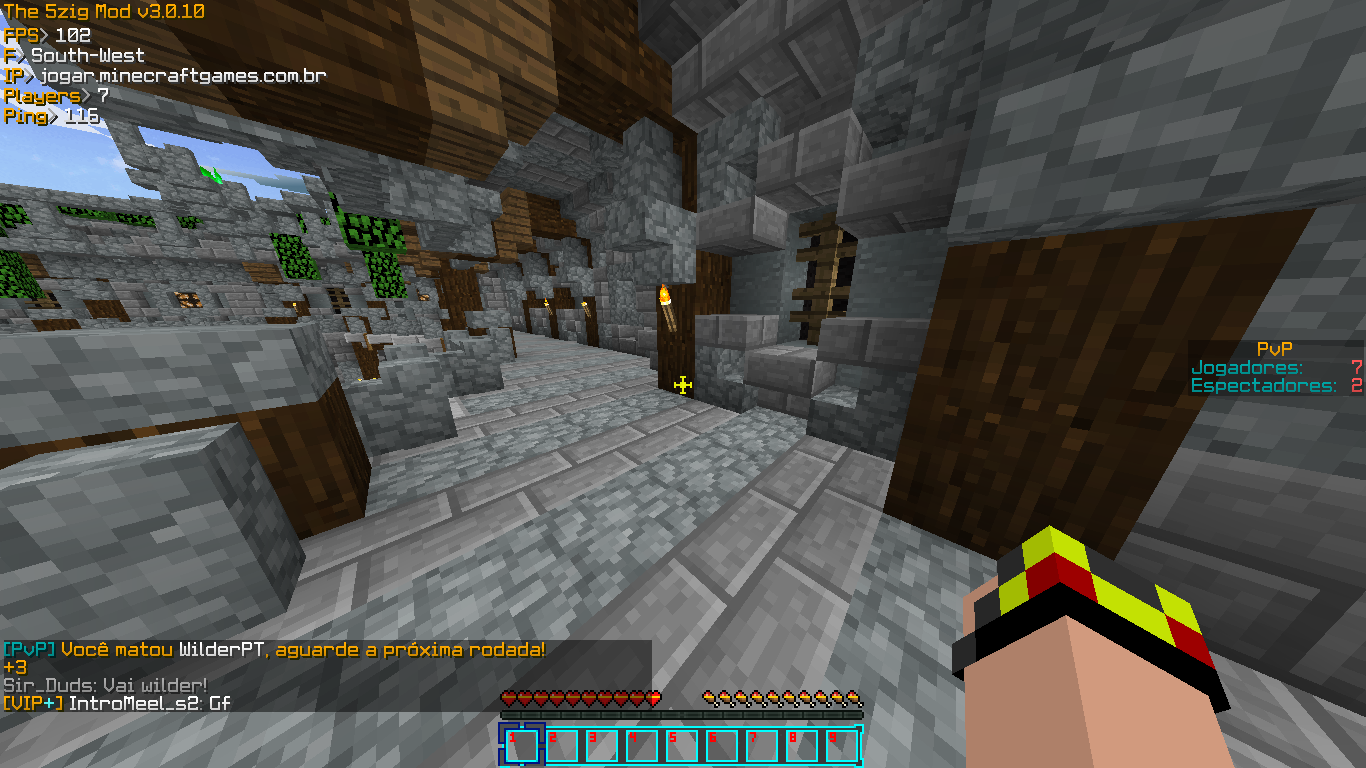Choose hotbar slot number 8
1366x768 pixels.
[x=801, y=745]
